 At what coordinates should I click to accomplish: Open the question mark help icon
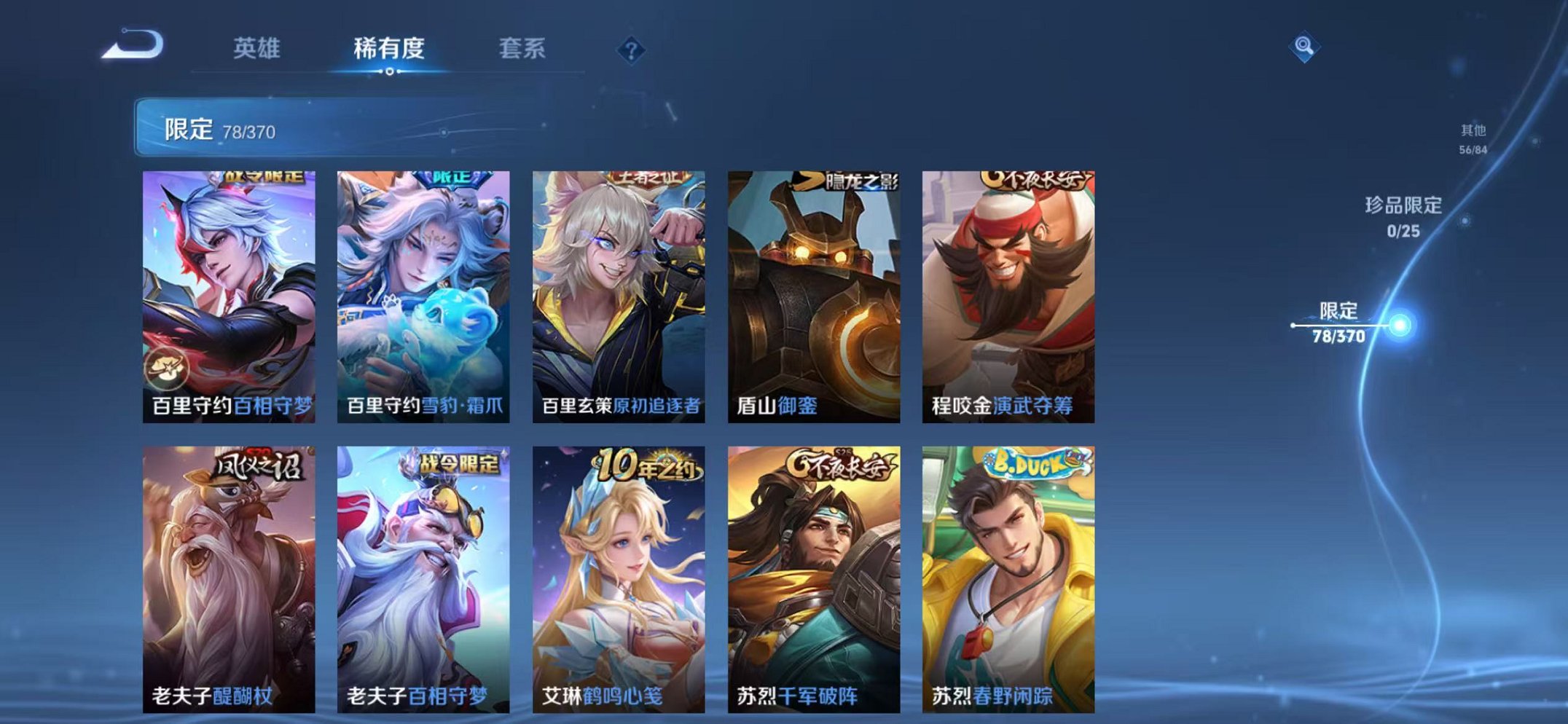pyautogui.click(x=632, y=50)
